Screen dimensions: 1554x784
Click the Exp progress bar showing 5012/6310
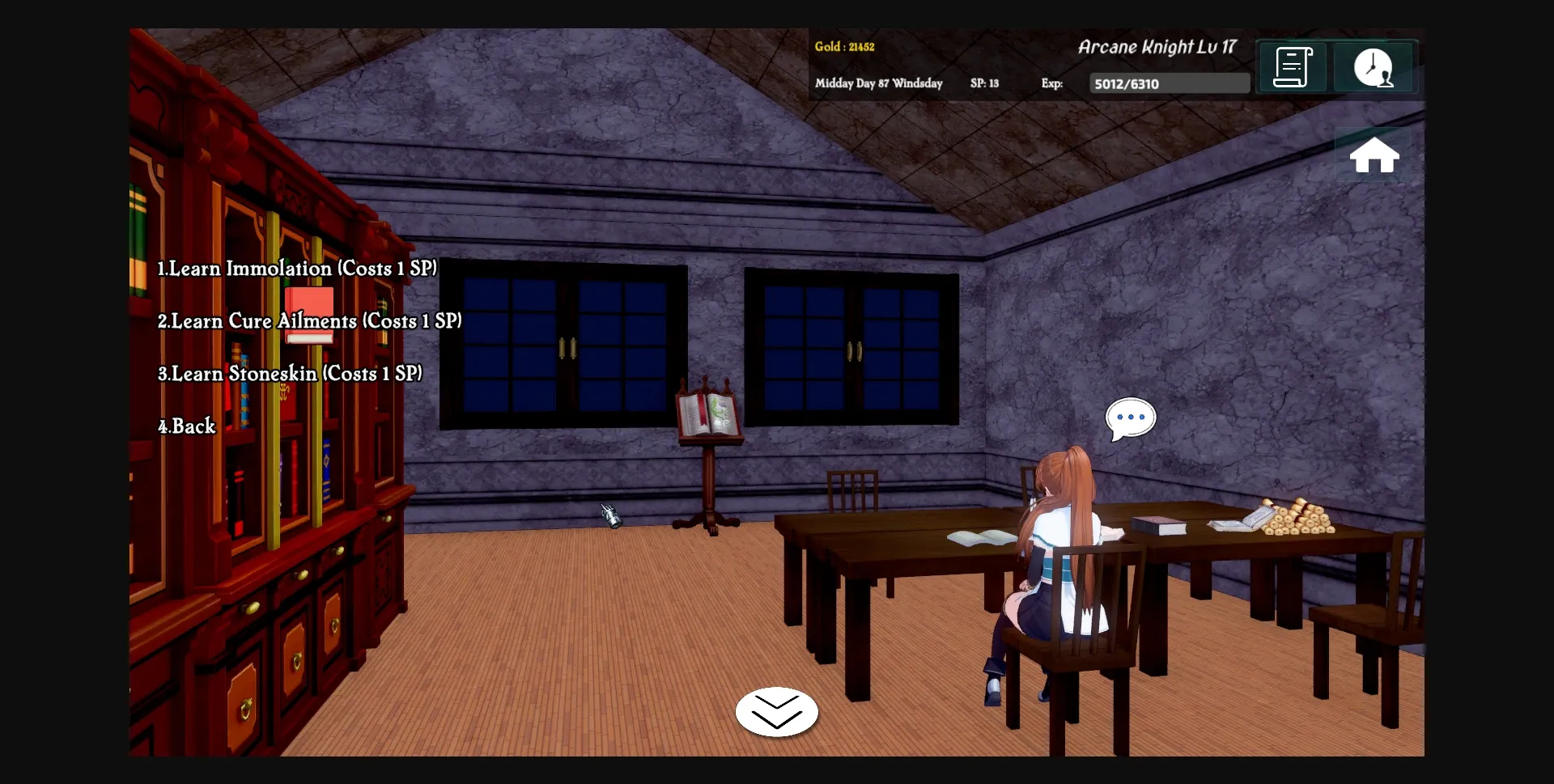point(1168,83)
